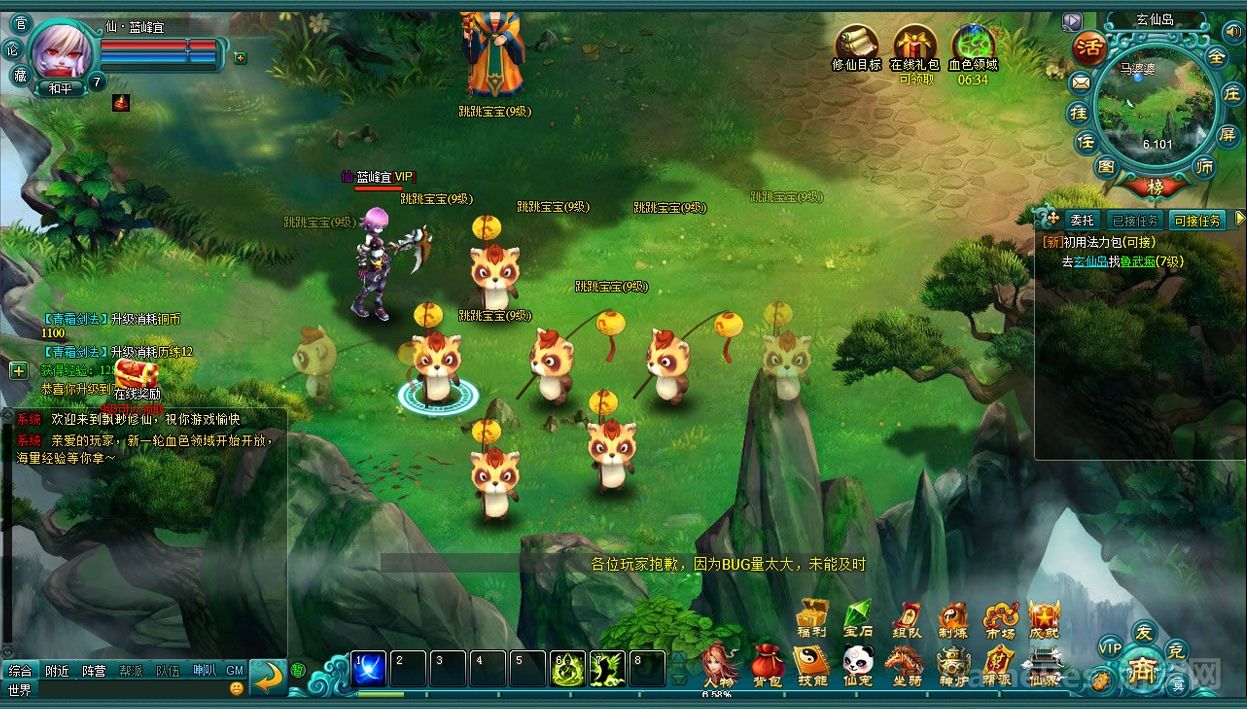
Task: Open the 技能 skills book
Action: coord(811,663)
